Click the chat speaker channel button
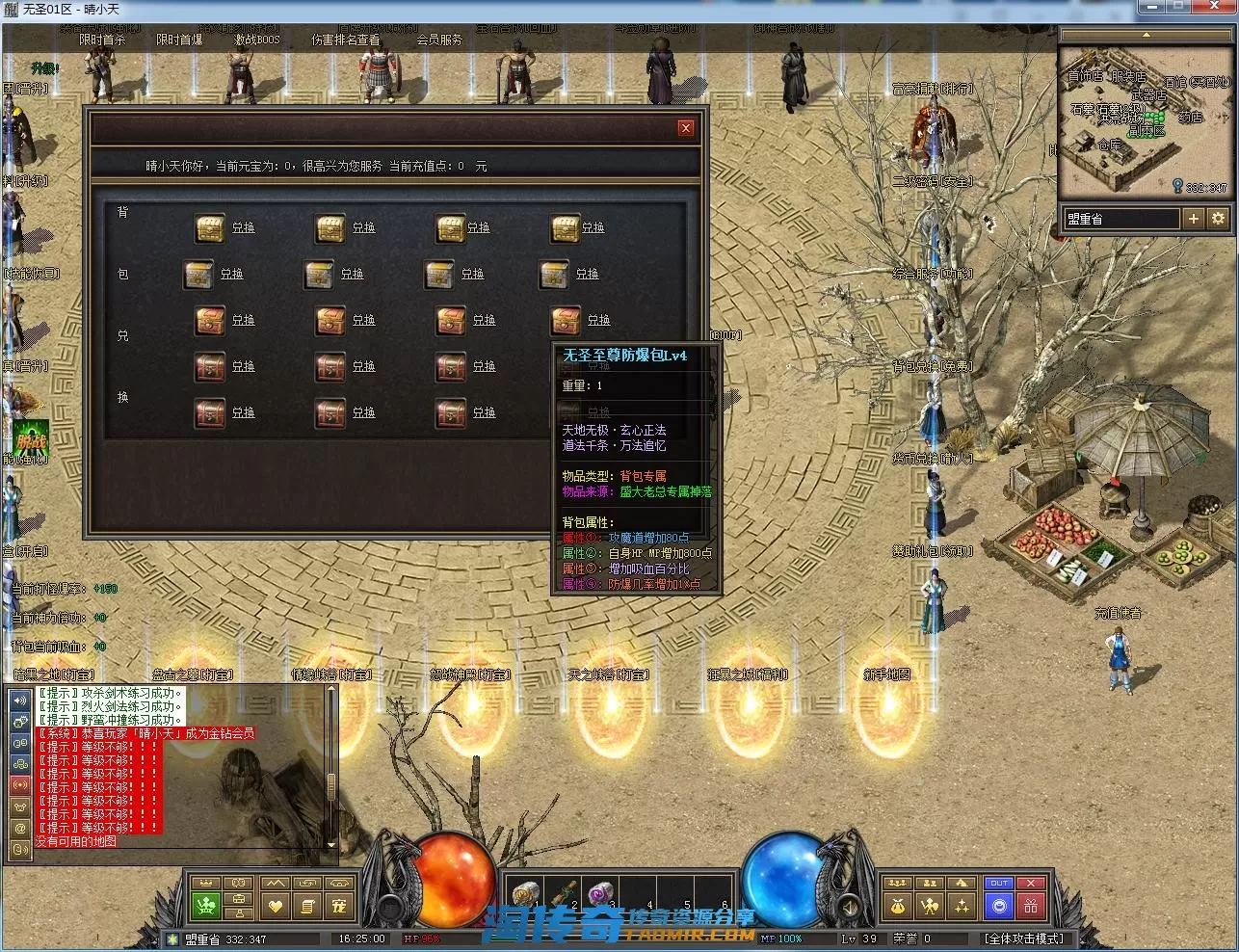Viewport: 1239px width, 952px height. [20, 700]
